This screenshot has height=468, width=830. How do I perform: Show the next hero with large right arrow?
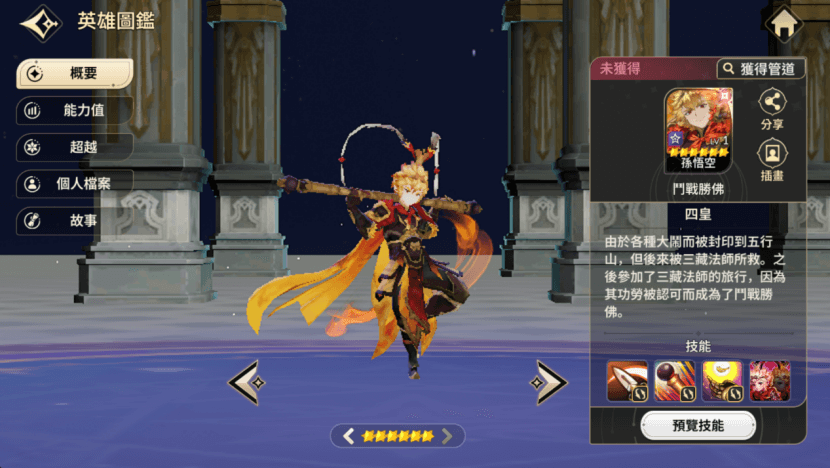tap(548, 382)
